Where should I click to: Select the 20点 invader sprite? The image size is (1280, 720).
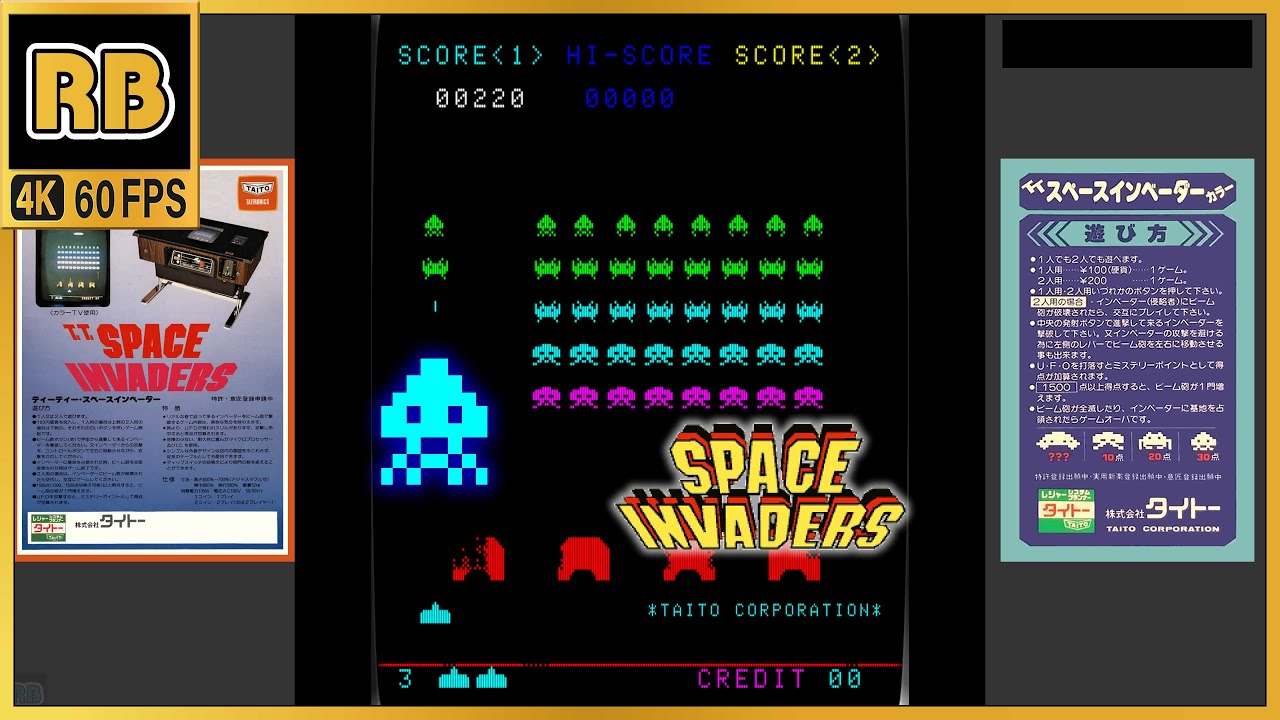1155,441
